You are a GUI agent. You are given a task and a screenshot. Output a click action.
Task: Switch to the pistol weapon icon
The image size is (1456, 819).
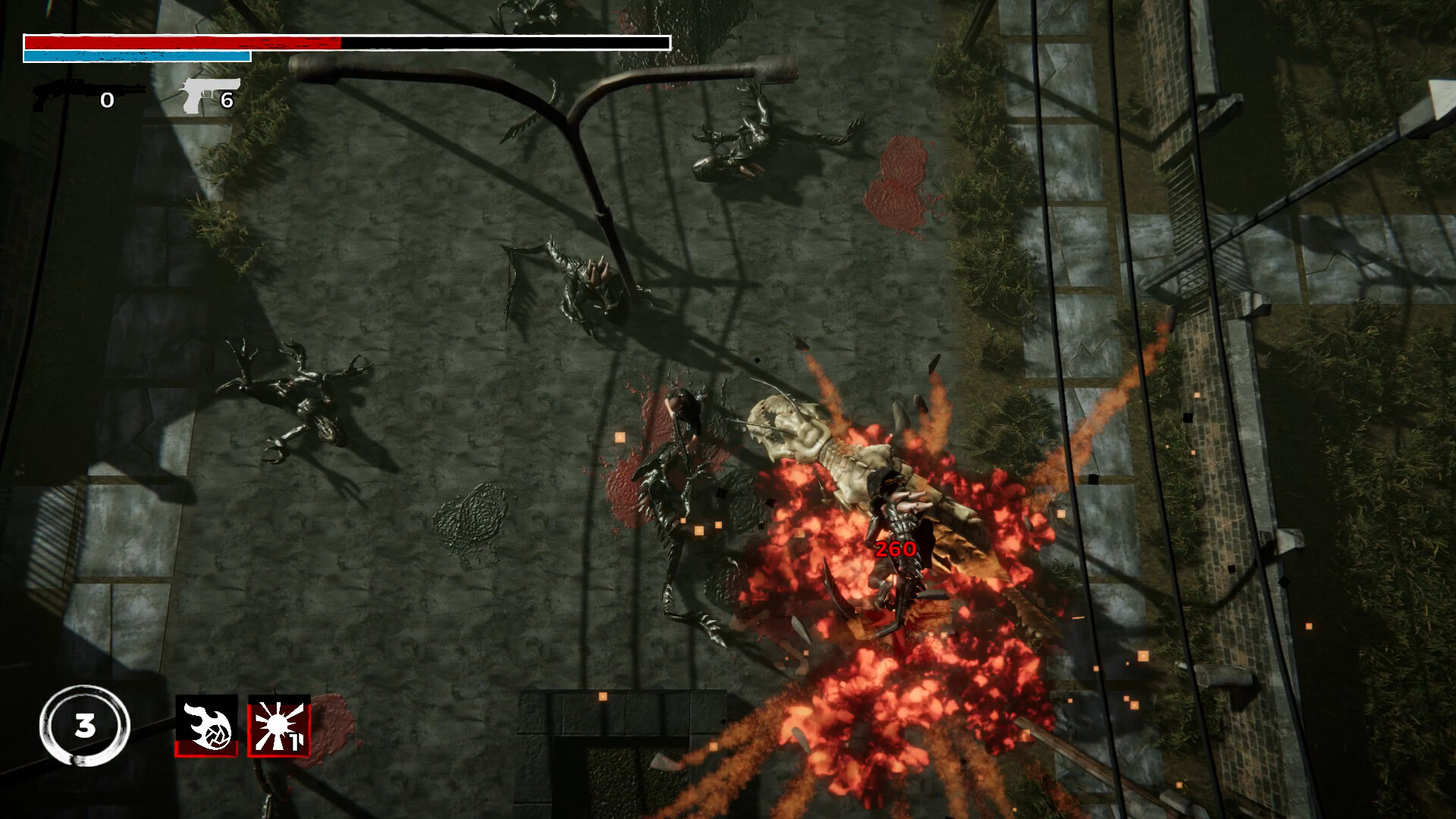pyautogui.click(x=209, y=96)
